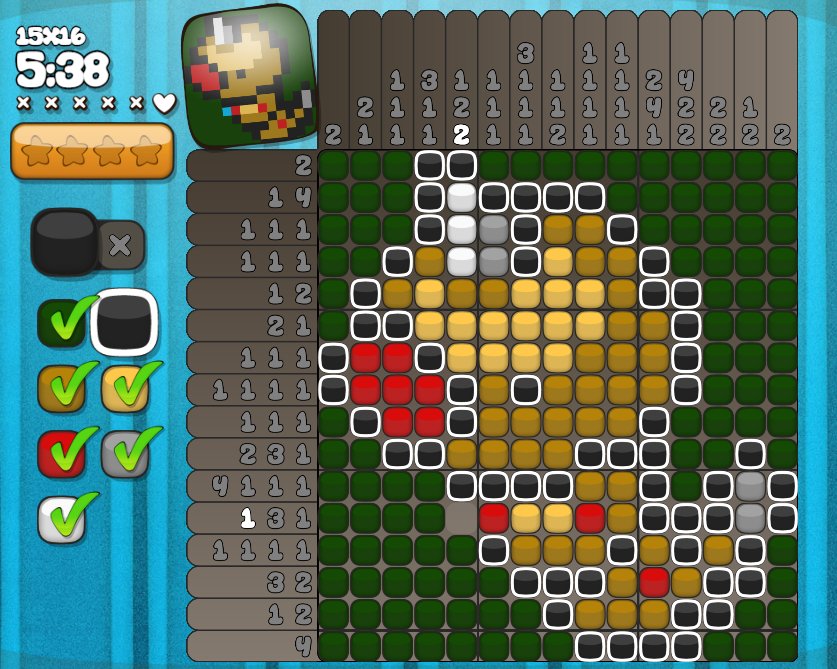Select the light yellow color swatch
Viewport: 837px width, 669px height.
click(x=125, y=388)
